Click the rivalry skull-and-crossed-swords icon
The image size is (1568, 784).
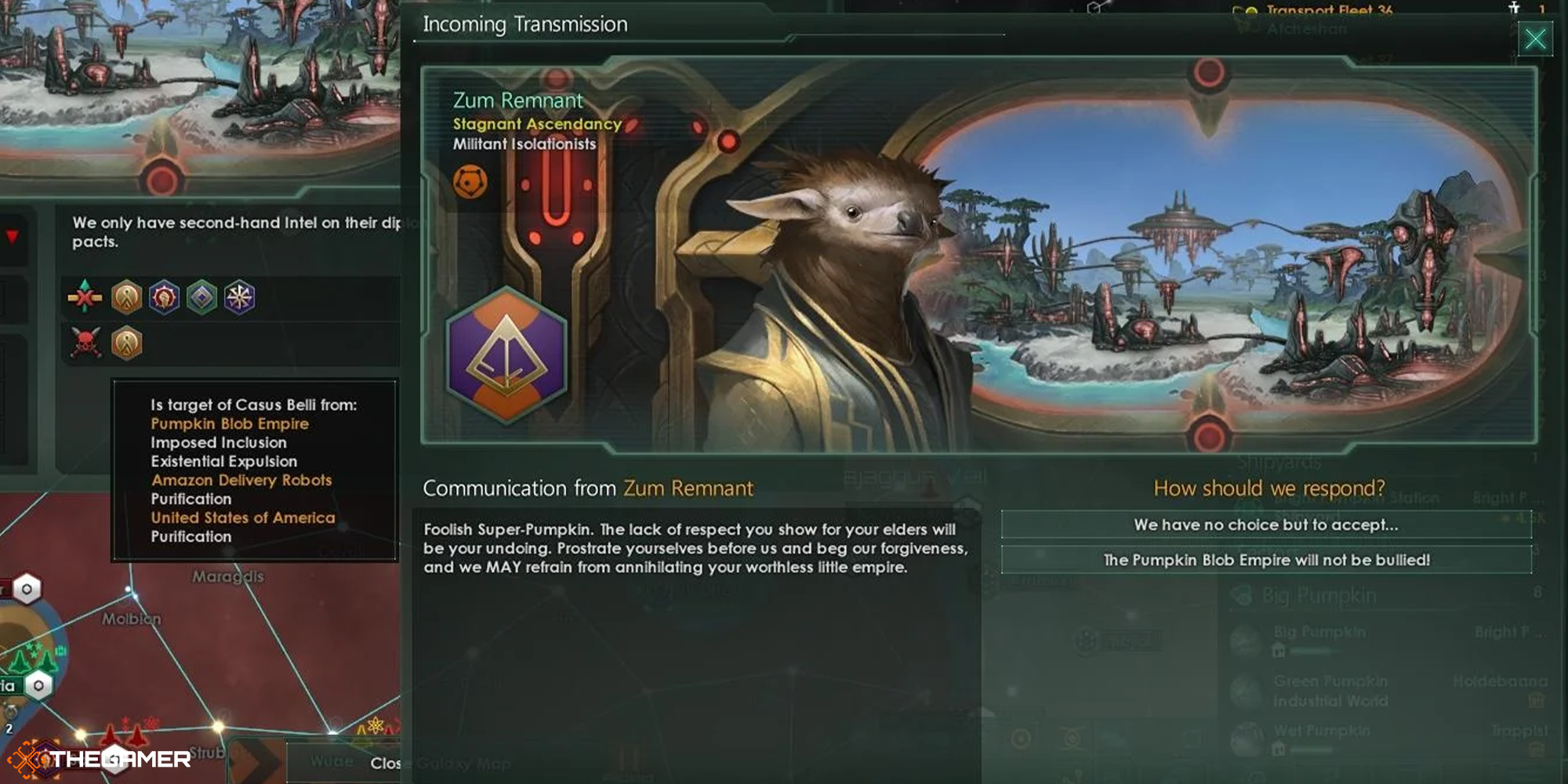[89, 343]
